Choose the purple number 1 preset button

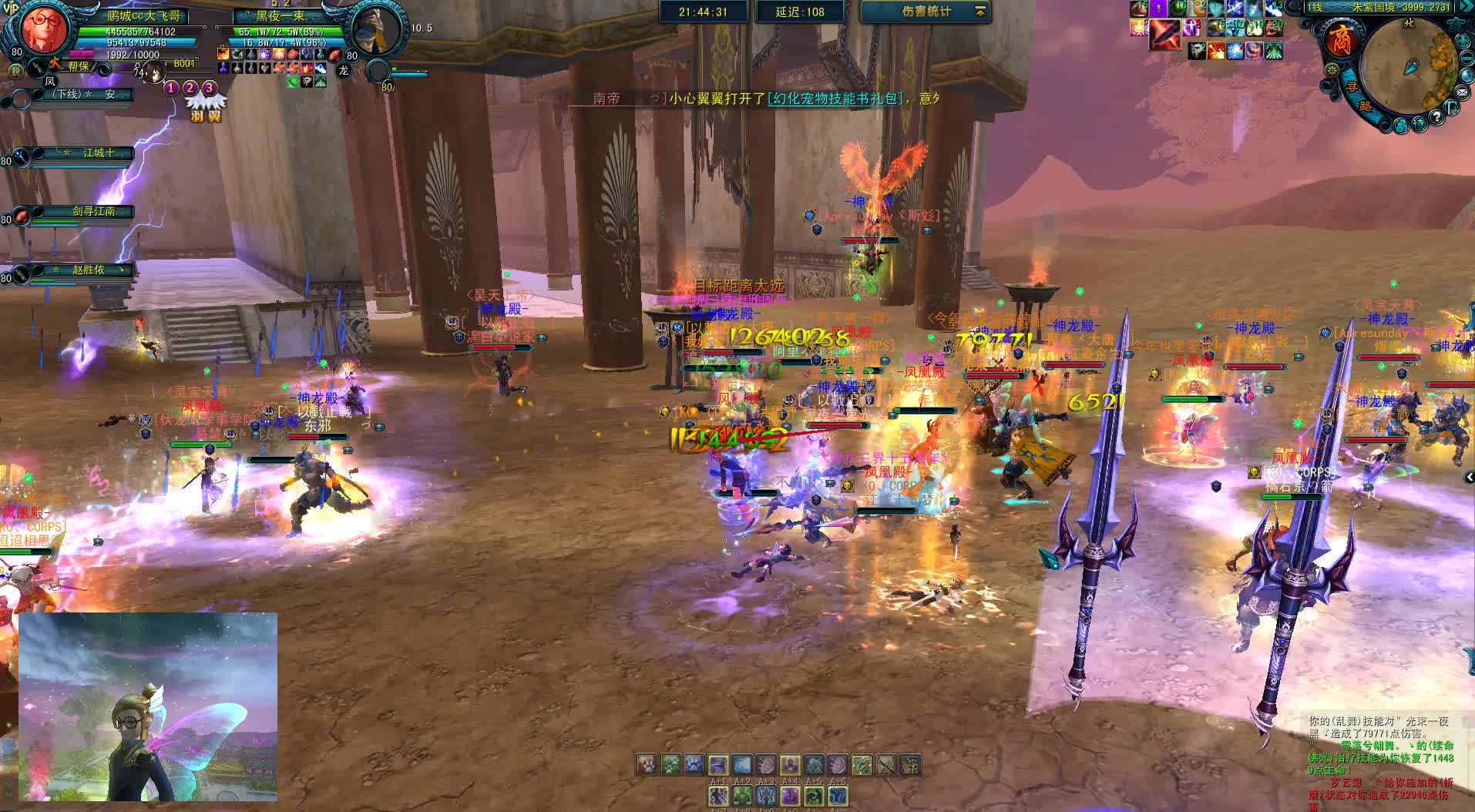click(171, 88)
